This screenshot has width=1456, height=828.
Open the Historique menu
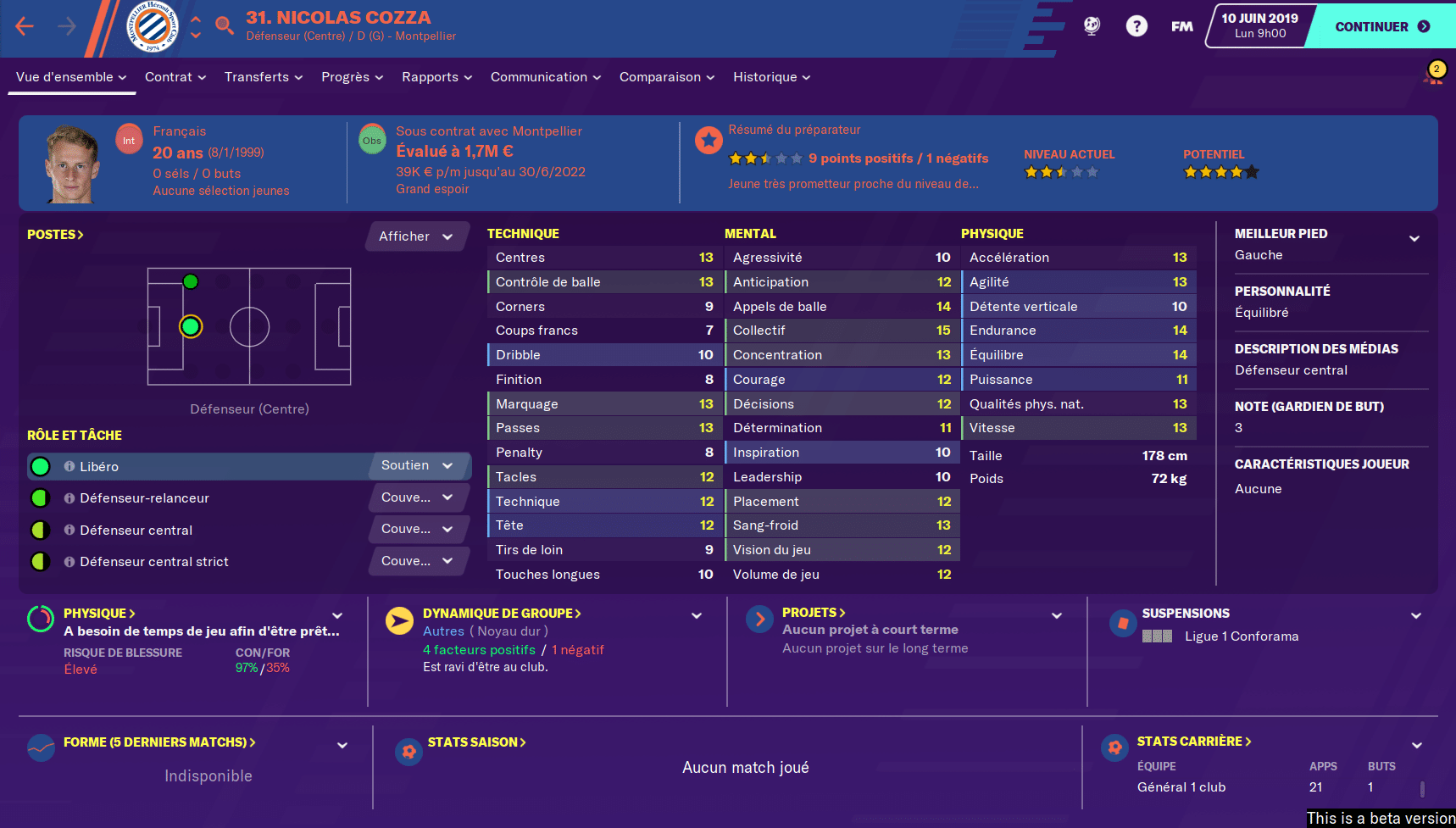coord(771,77)
